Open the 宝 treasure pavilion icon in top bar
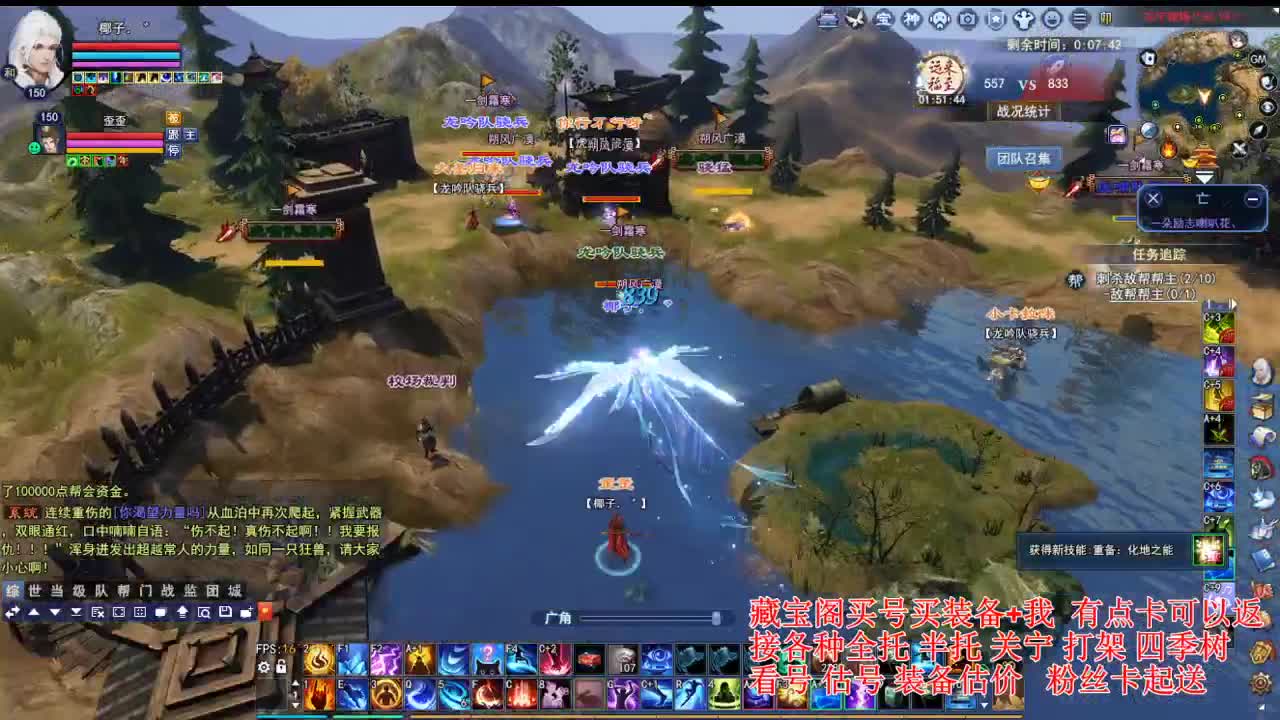Image resolution: width=1280 pixels, height=720 pixels. [x=885, y=18]
